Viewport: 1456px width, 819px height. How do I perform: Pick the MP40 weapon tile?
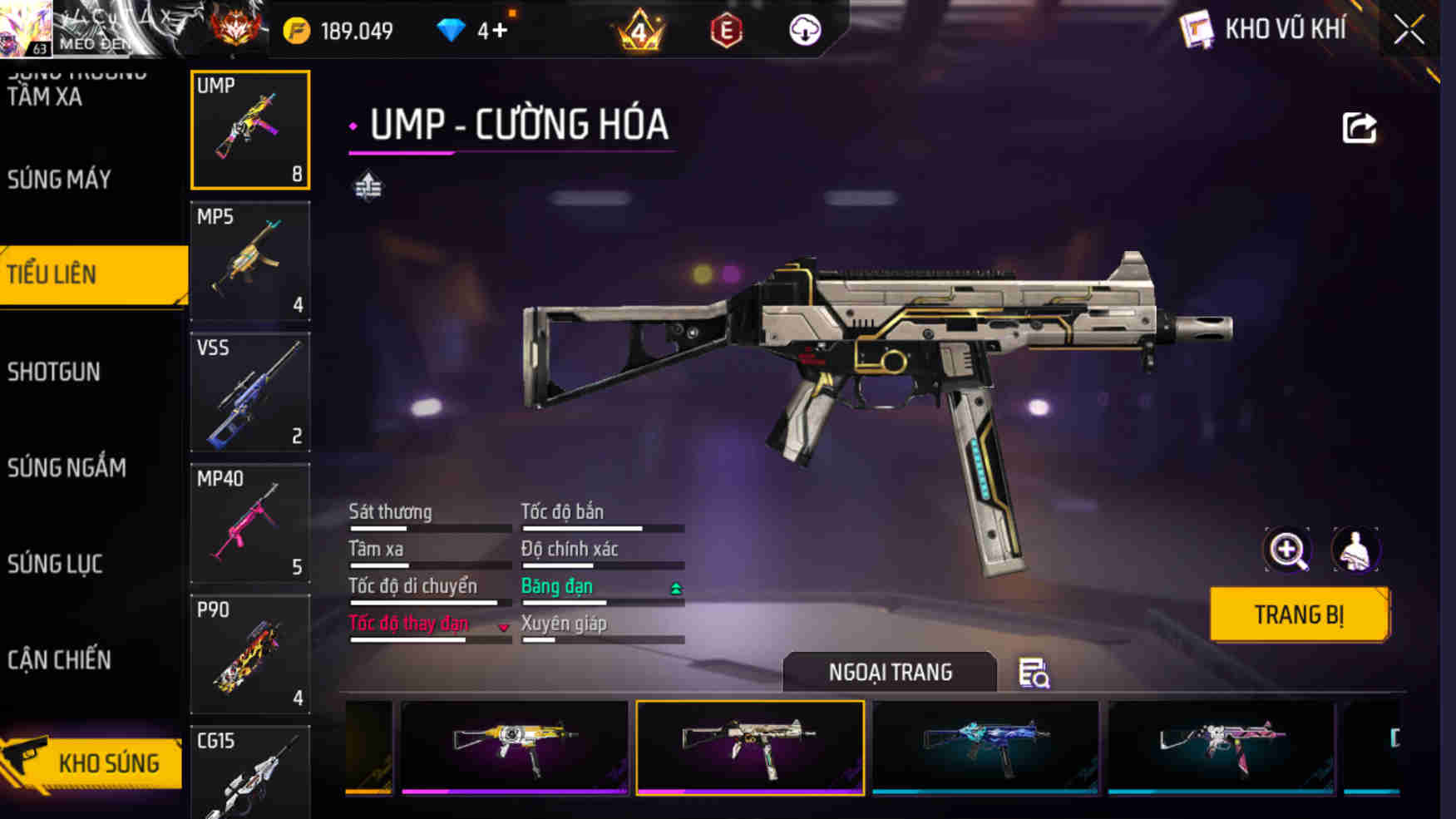[x=249, y=523]
